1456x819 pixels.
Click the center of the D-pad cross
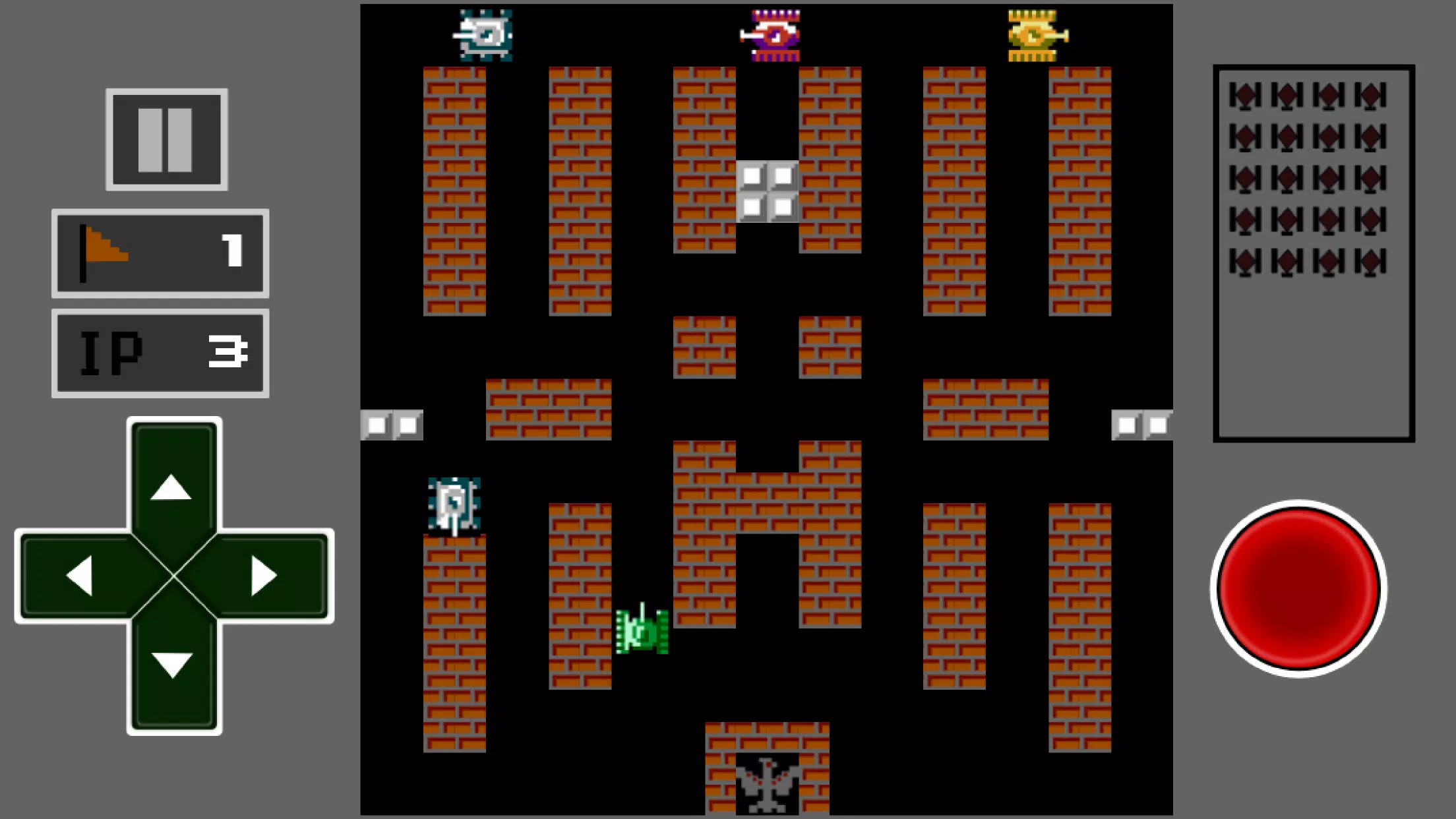pos(173,574)
